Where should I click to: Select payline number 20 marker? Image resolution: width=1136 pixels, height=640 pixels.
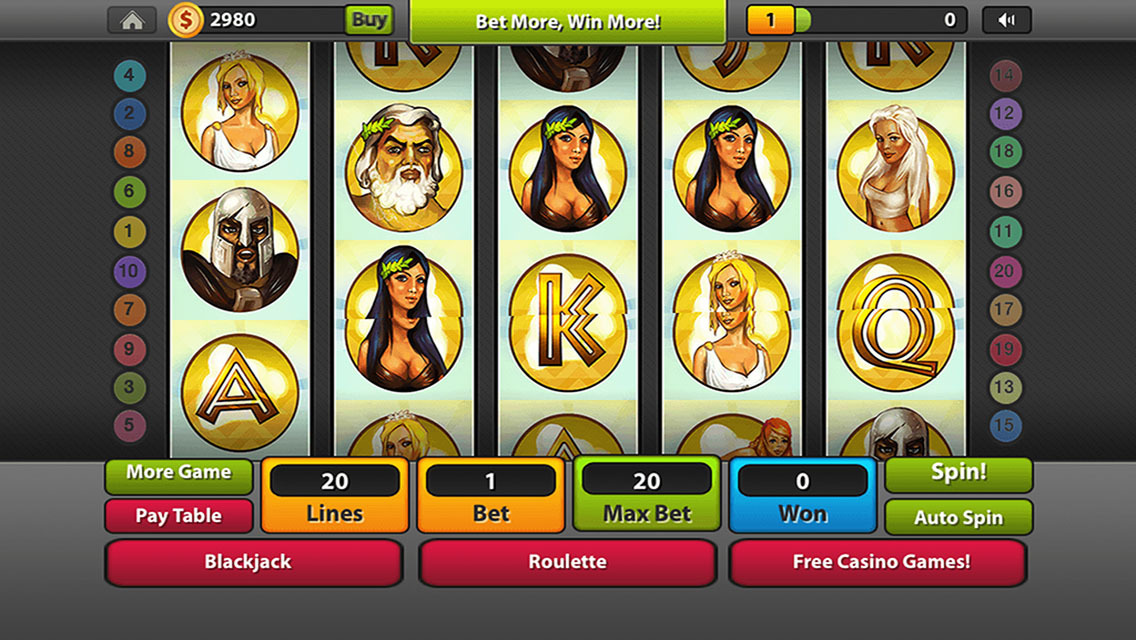click(1005, 270)
